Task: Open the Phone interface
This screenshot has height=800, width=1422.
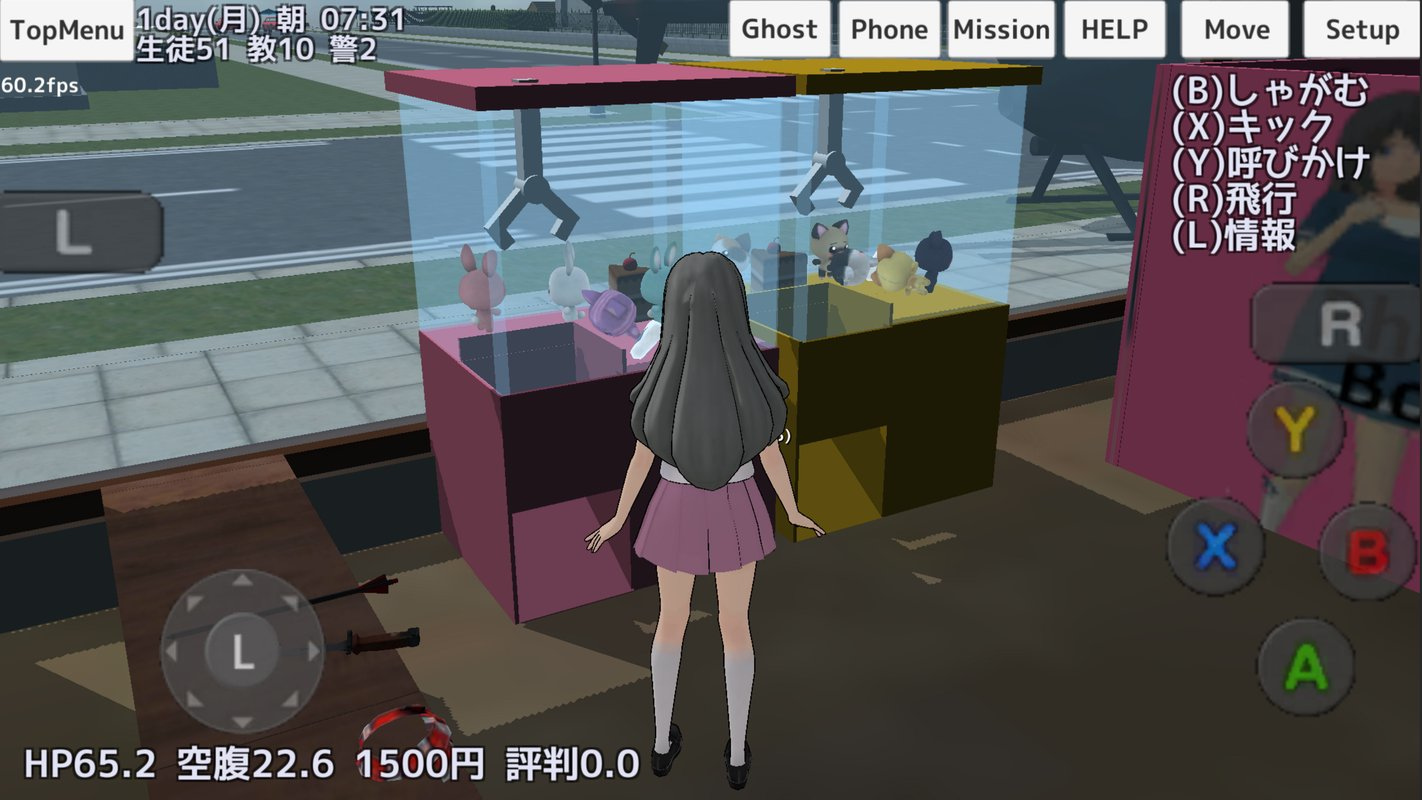Action: 888,29
